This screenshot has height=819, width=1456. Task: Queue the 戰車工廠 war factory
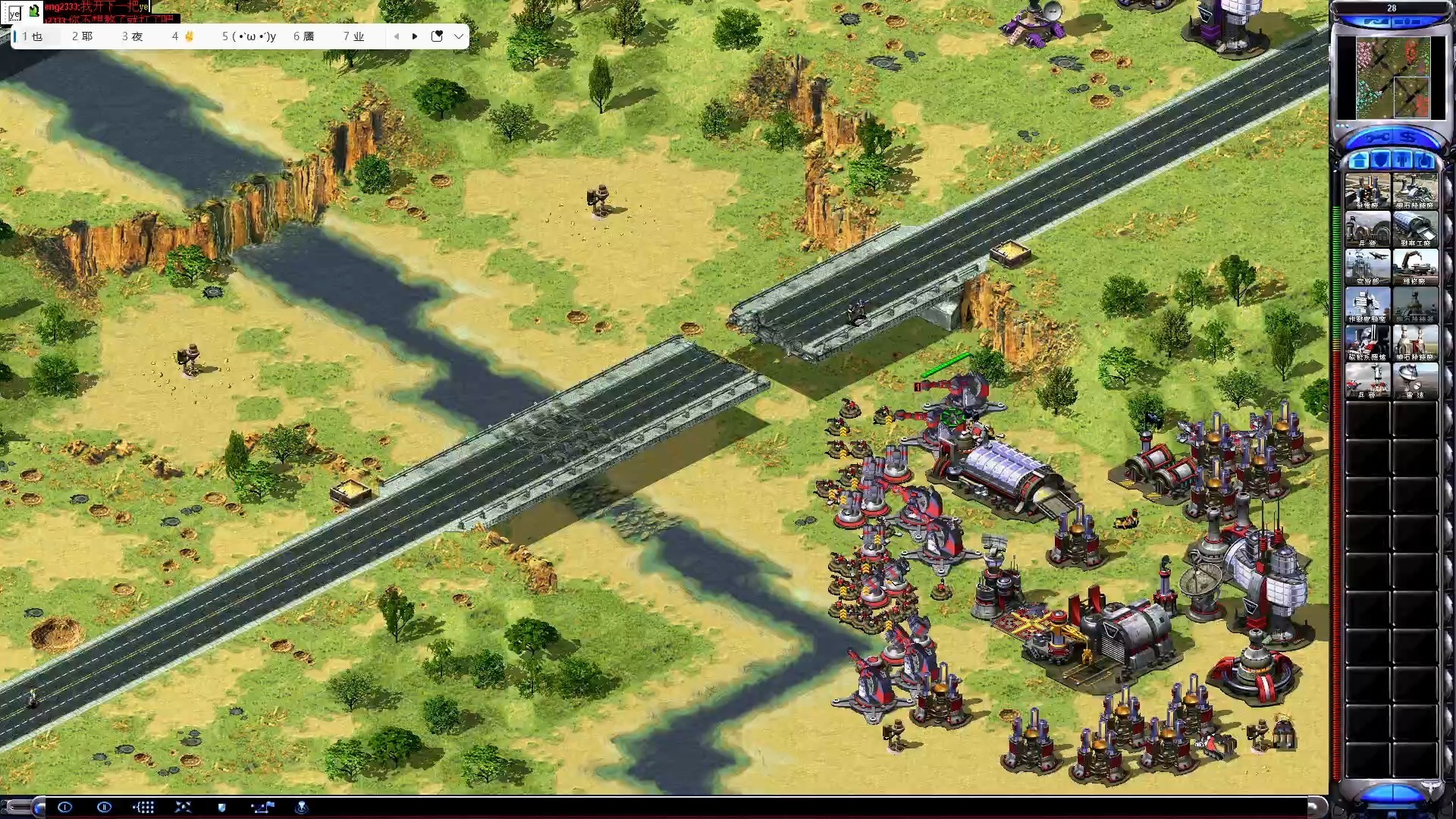point(1415,229)
